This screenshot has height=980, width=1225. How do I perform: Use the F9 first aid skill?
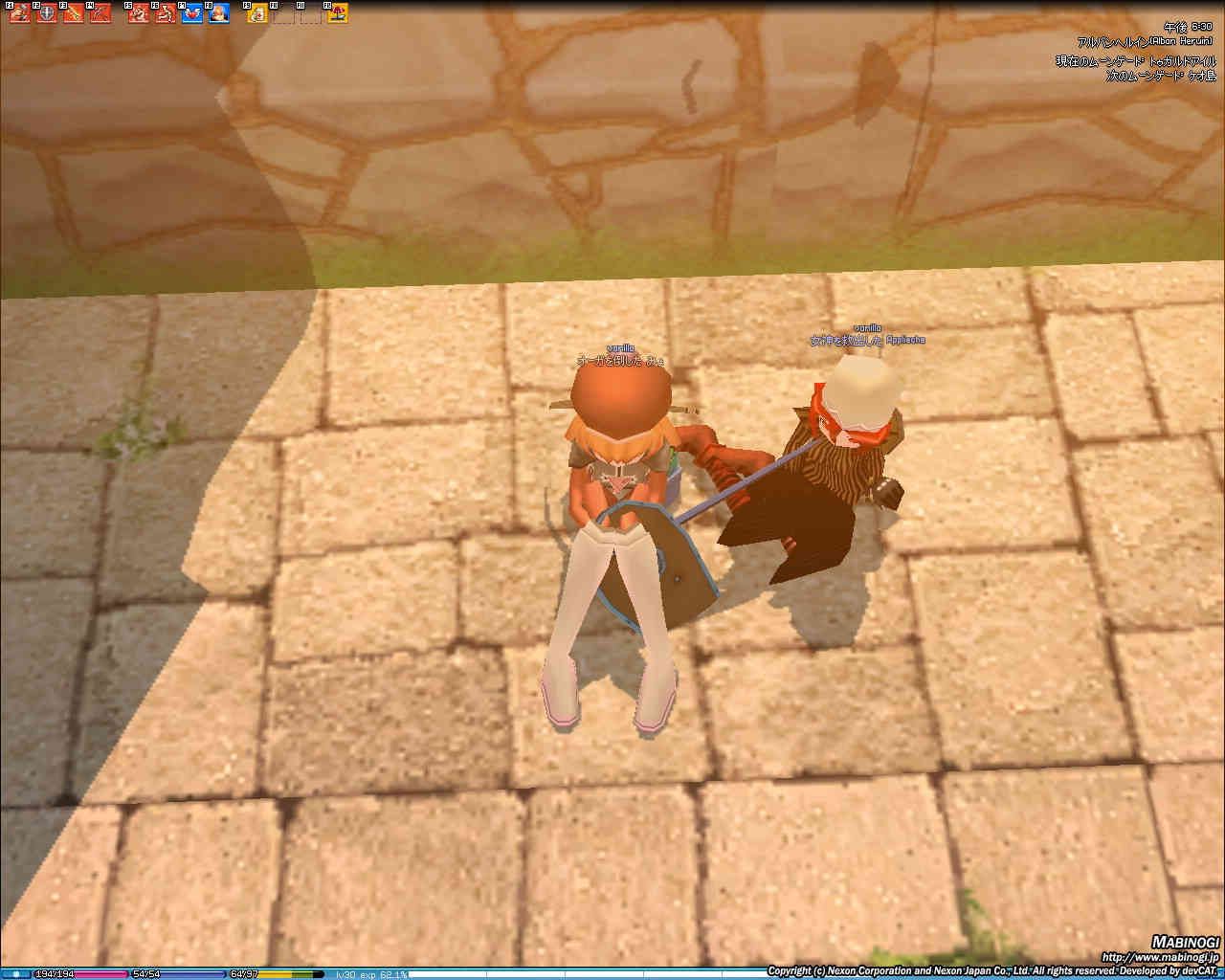pyautogui.click(x=257, y=13)
